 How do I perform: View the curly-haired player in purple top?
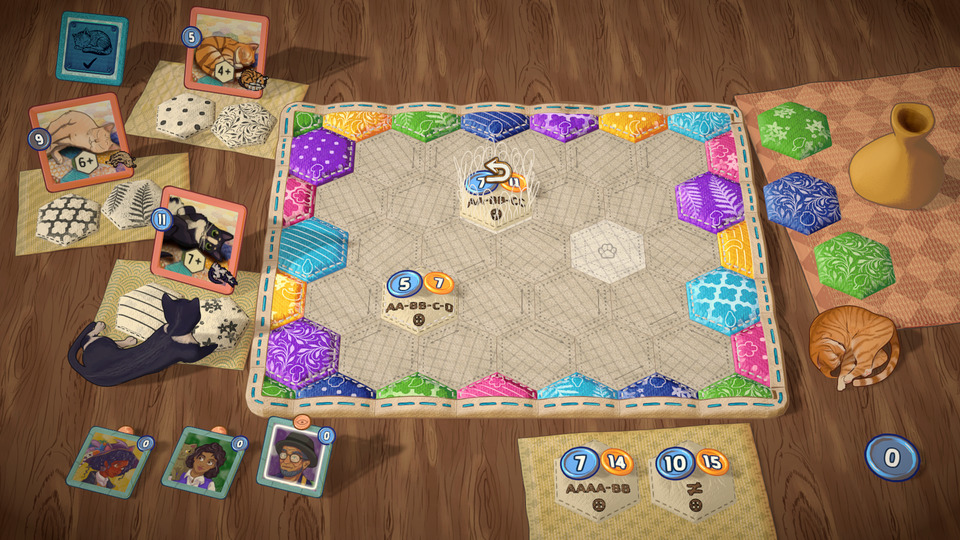coord(204,460)
